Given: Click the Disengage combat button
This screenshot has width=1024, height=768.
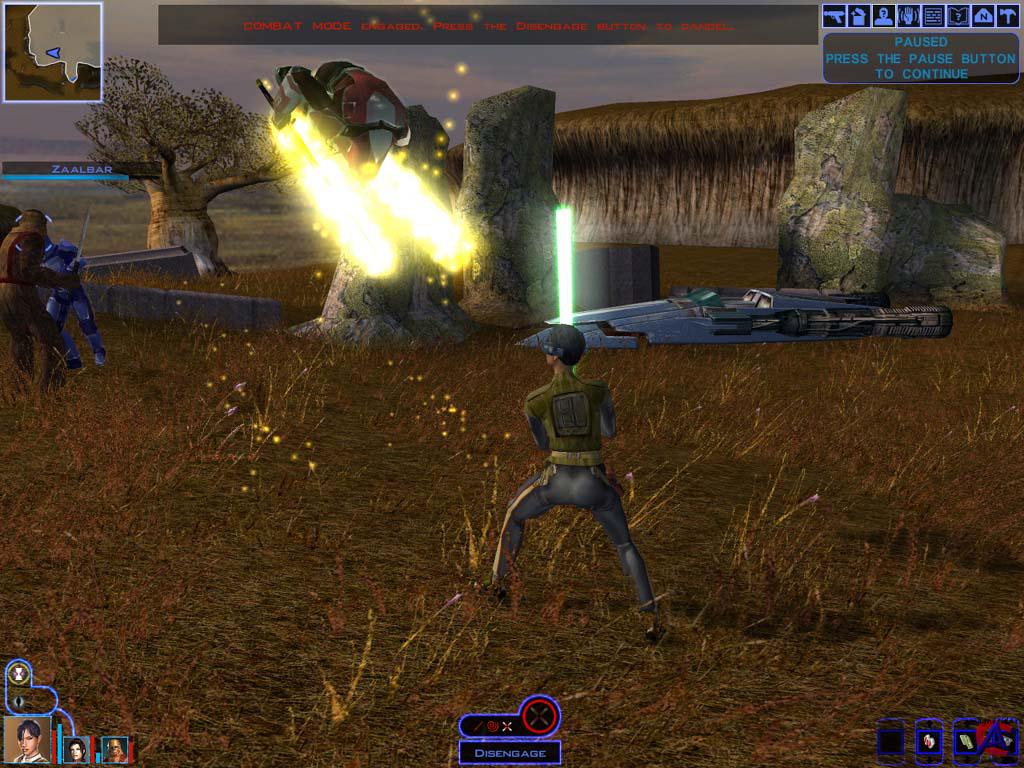Looking at the screenshot, I should (510, 753).
